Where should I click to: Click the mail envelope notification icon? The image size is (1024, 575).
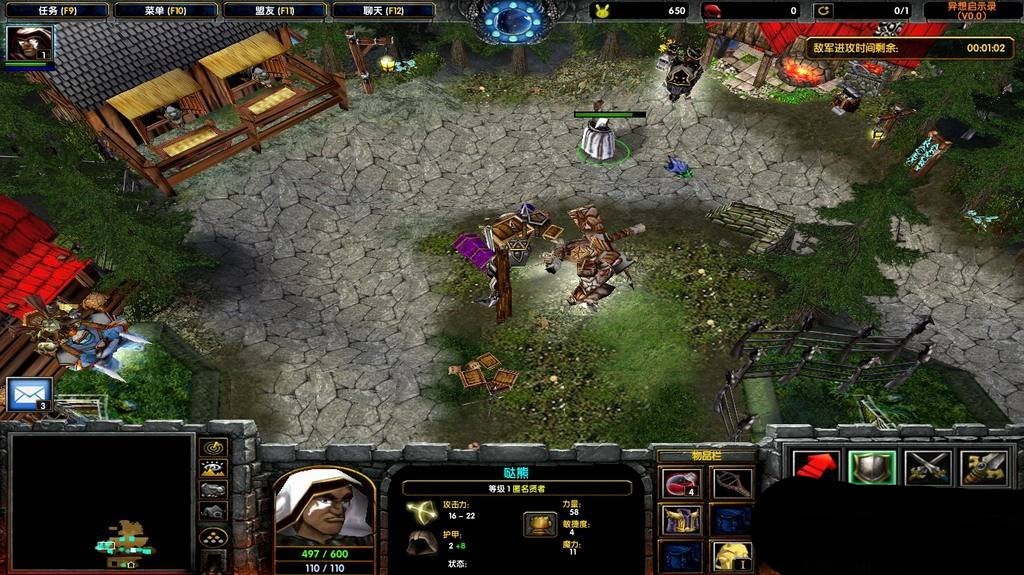point(28,393)
